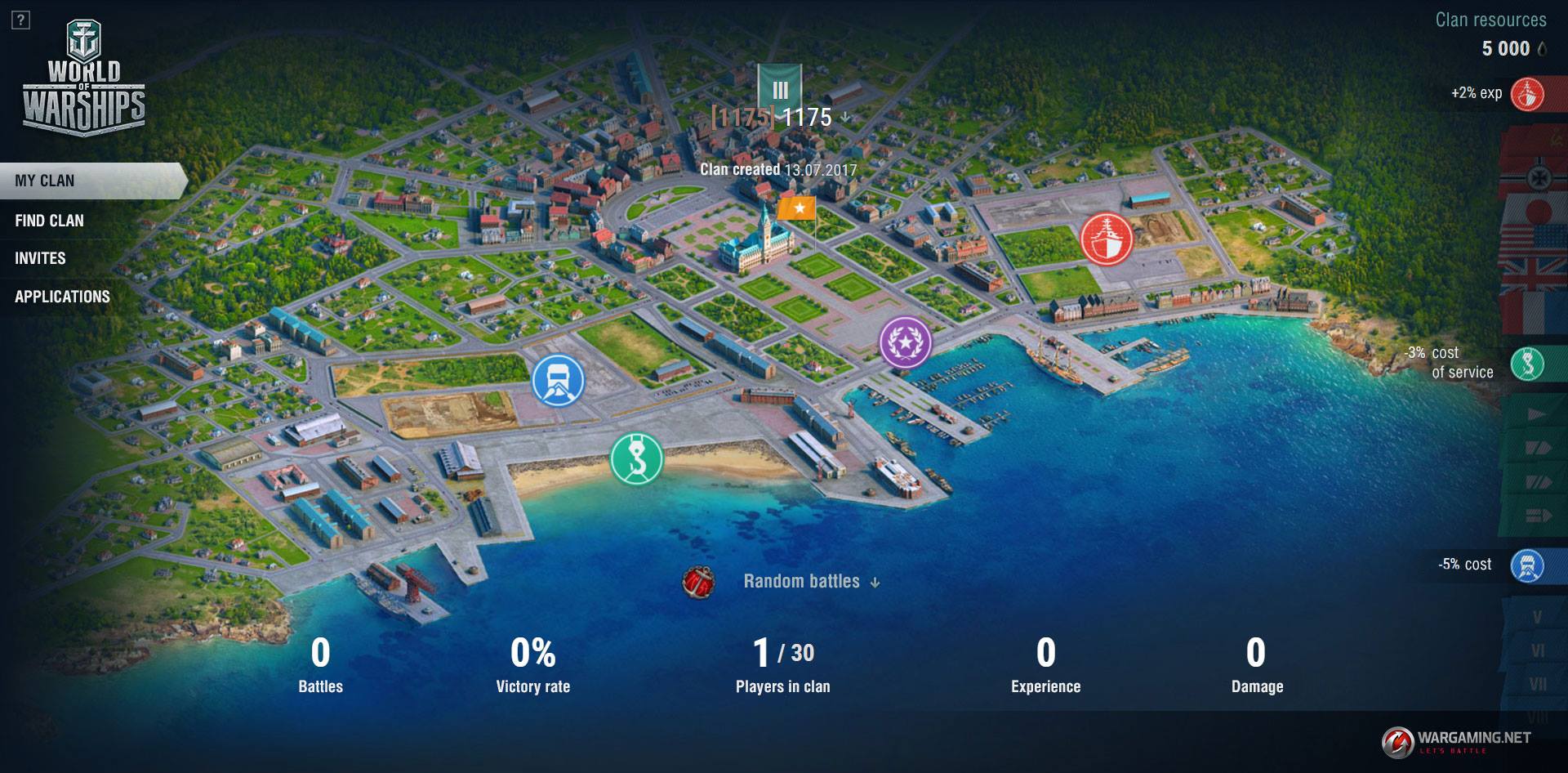Screen dimensions: 1568x773
Task: Click the -5% cost bonus icon
Action: point(1526,565)
